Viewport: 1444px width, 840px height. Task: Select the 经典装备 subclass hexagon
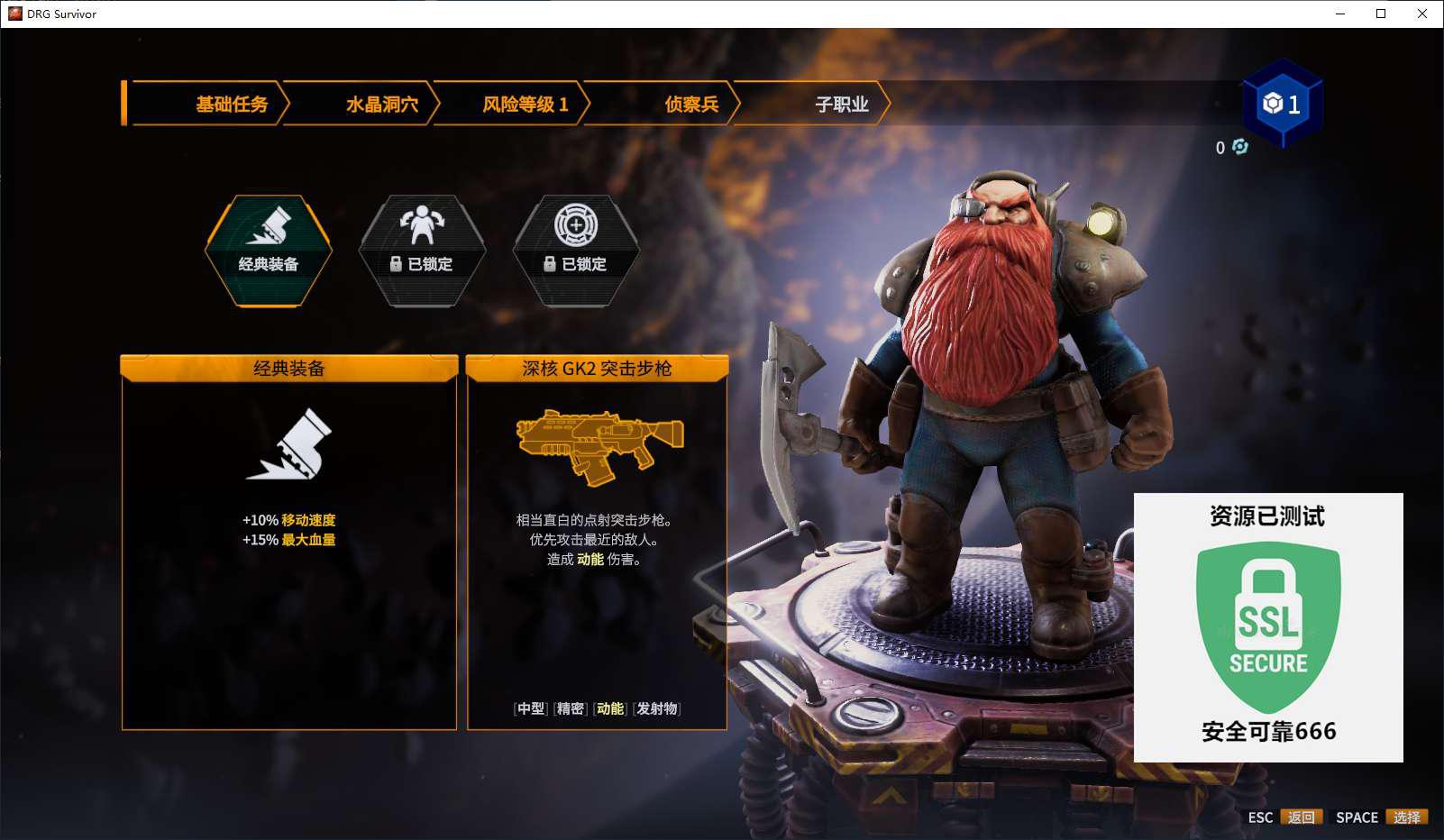(269, 251)
